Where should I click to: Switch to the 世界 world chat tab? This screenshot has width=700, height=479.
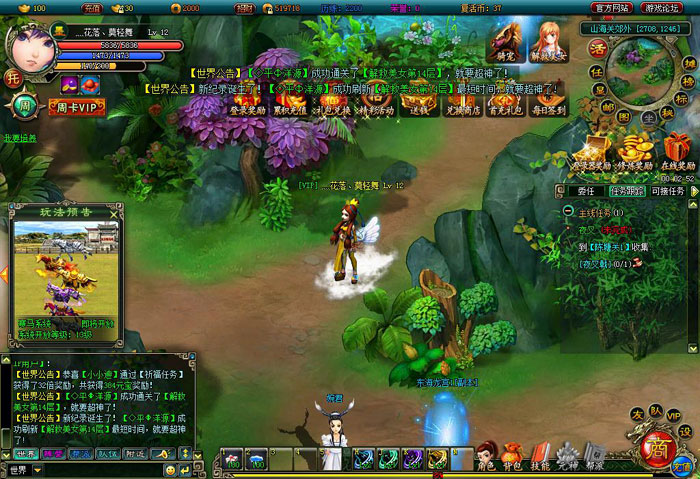click(23, 453)
